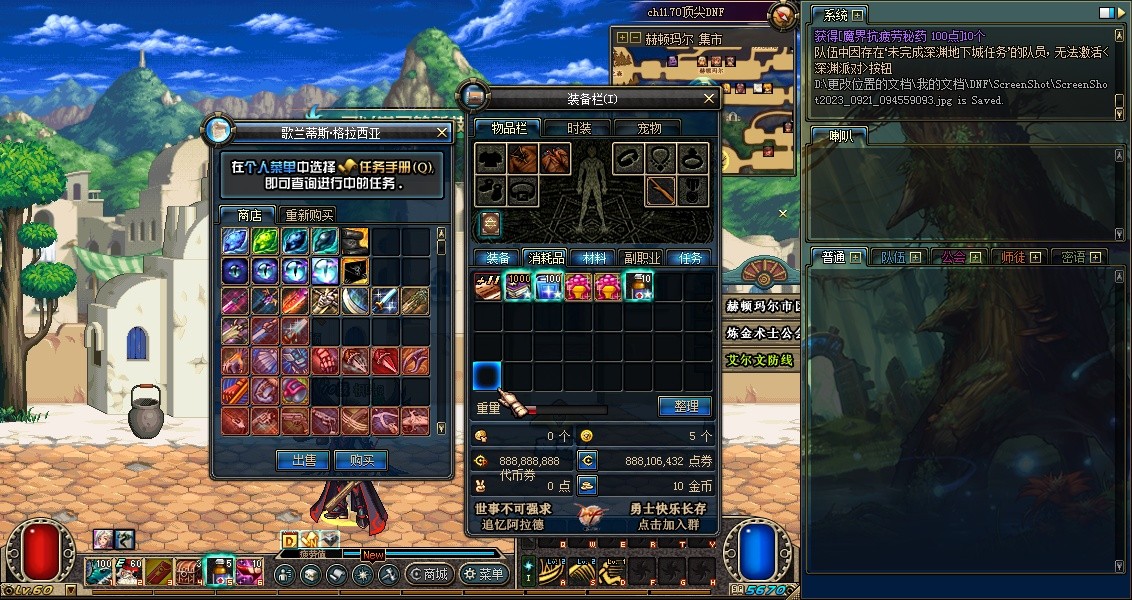Close the 装备栏 inventory window
Screen dimensions: 1132x600
click(709, 99)
